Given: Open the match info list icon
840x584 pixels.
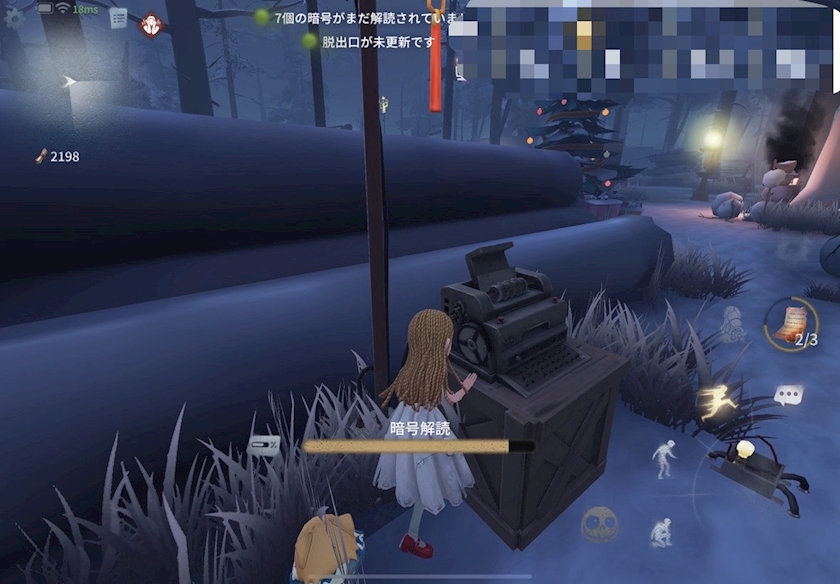Looking at the screenshot, I should [x=118, y=17].
